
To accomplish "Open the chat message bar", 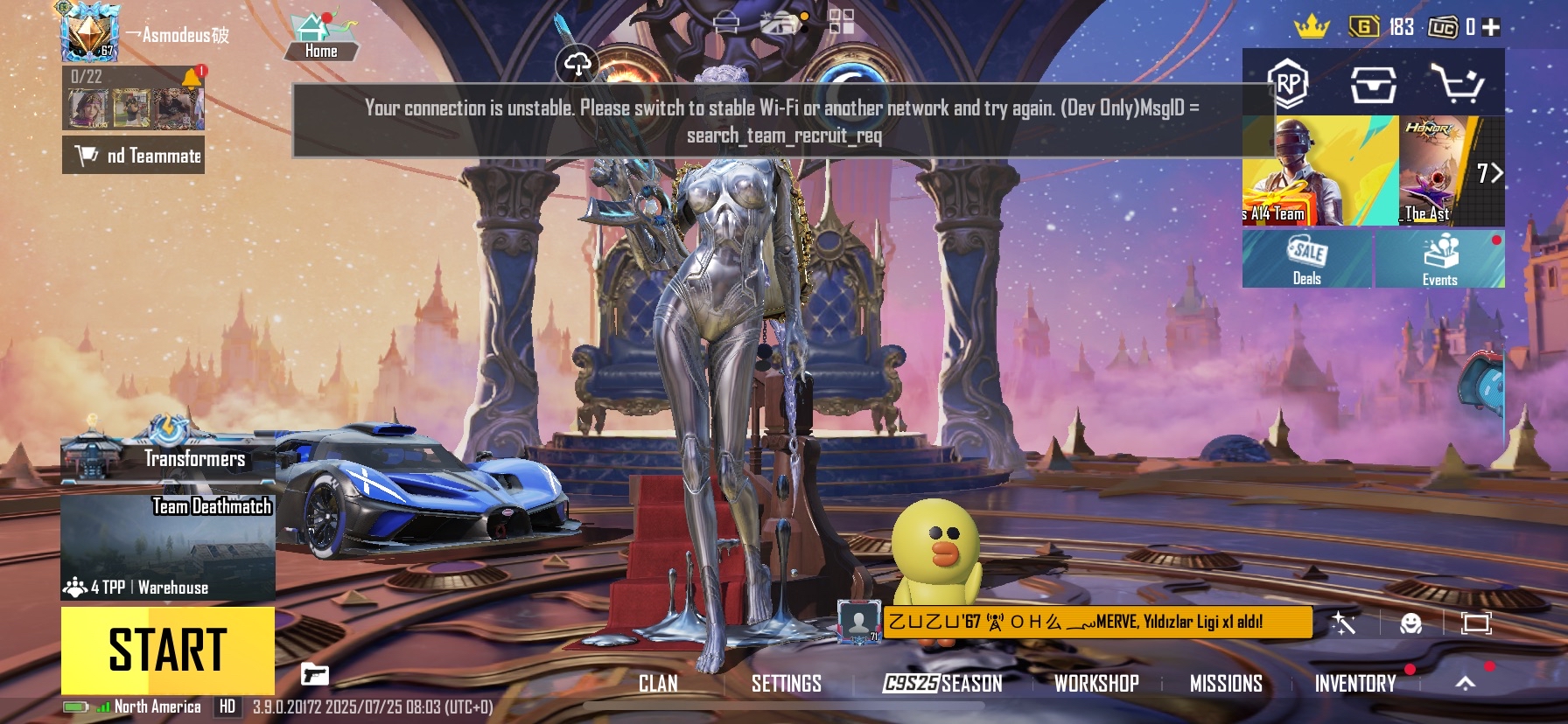I will (x=1097, y=622).
